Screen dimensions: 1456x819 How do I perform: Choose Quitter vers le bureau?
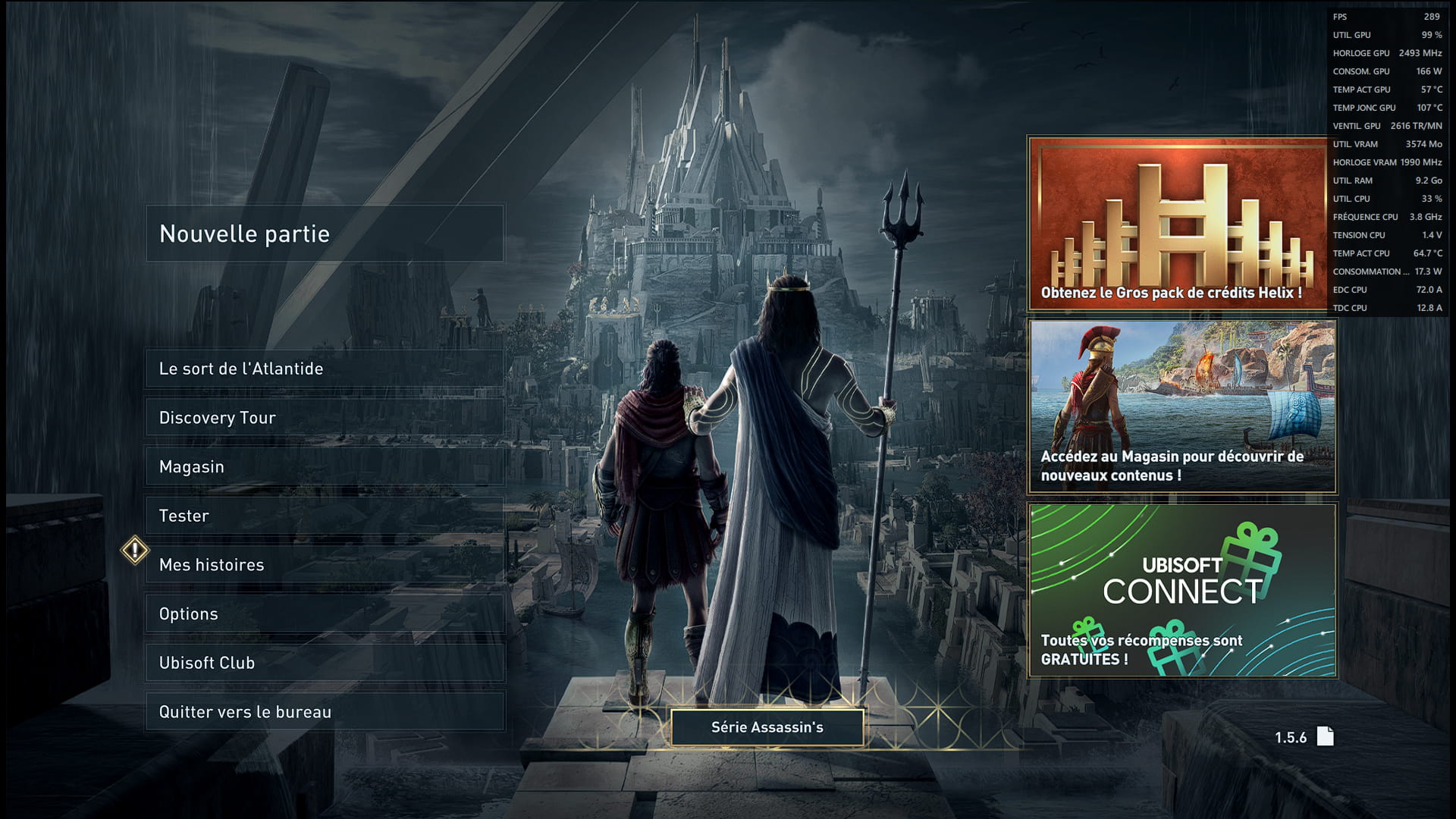pos(325,712)
